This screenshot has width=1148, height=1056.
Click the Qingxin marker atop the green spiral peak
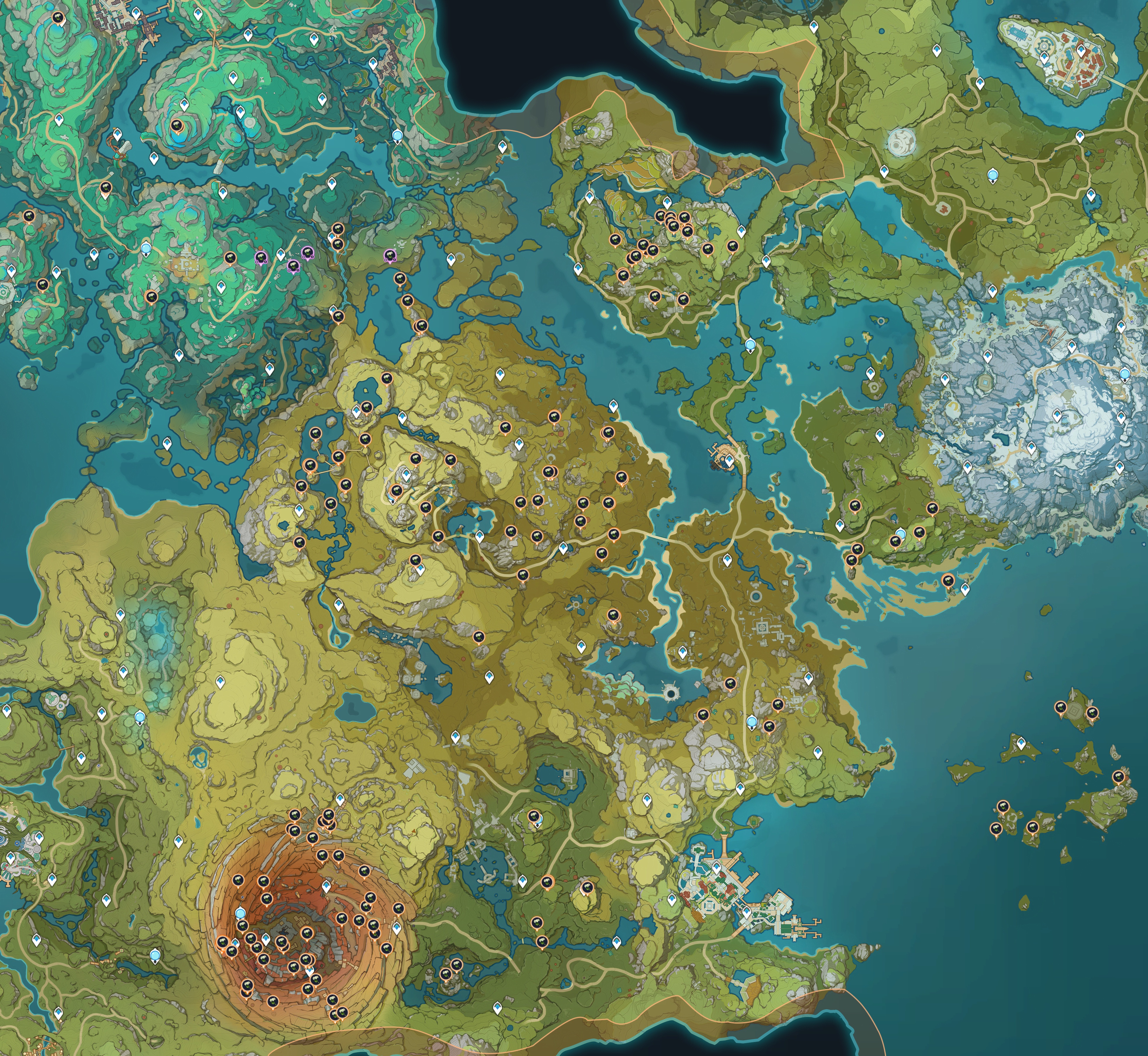(x=176, y=126)
